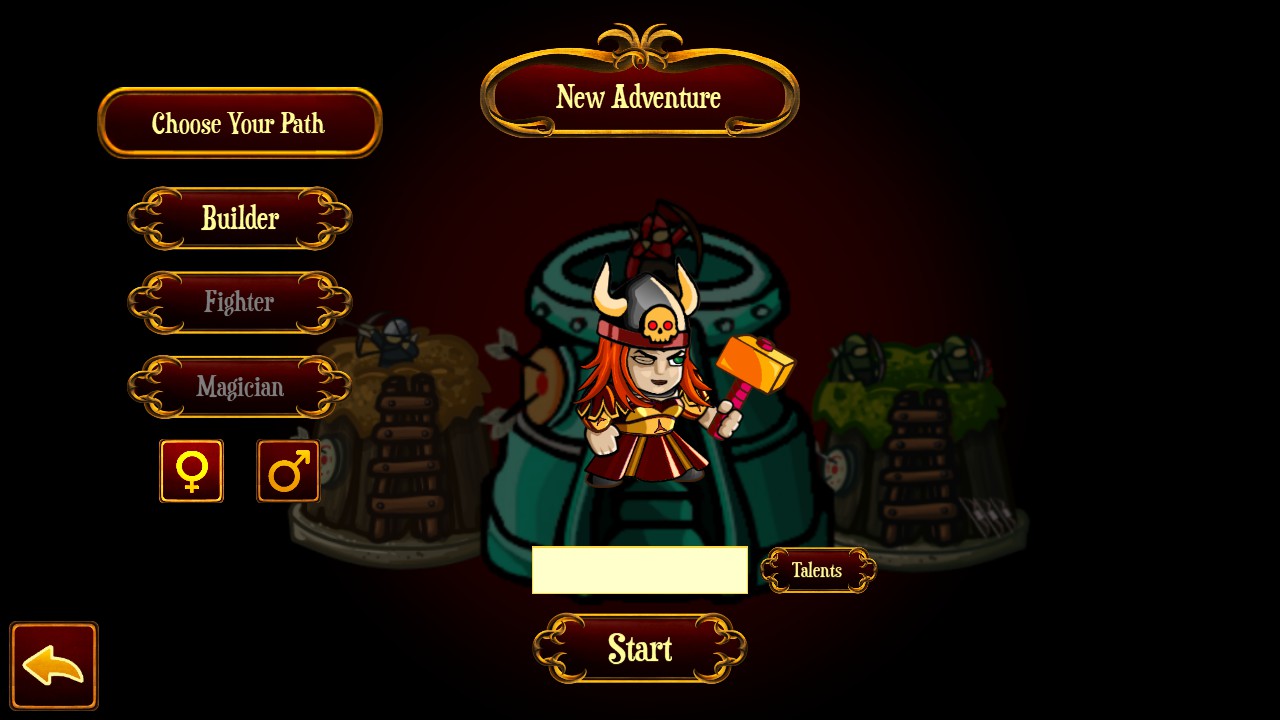Switch to the male gender symbol

288,471
